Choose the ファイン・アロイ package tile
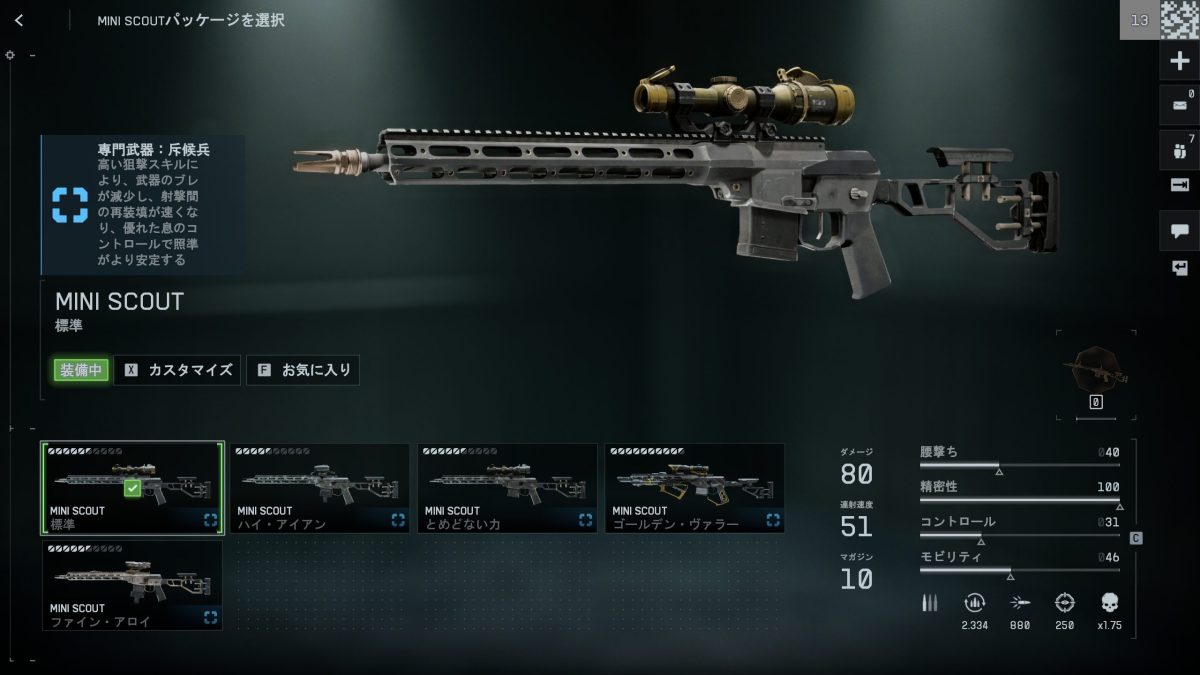The width and height of the screenshot is (1200, 675). click(x=132, y=585)
